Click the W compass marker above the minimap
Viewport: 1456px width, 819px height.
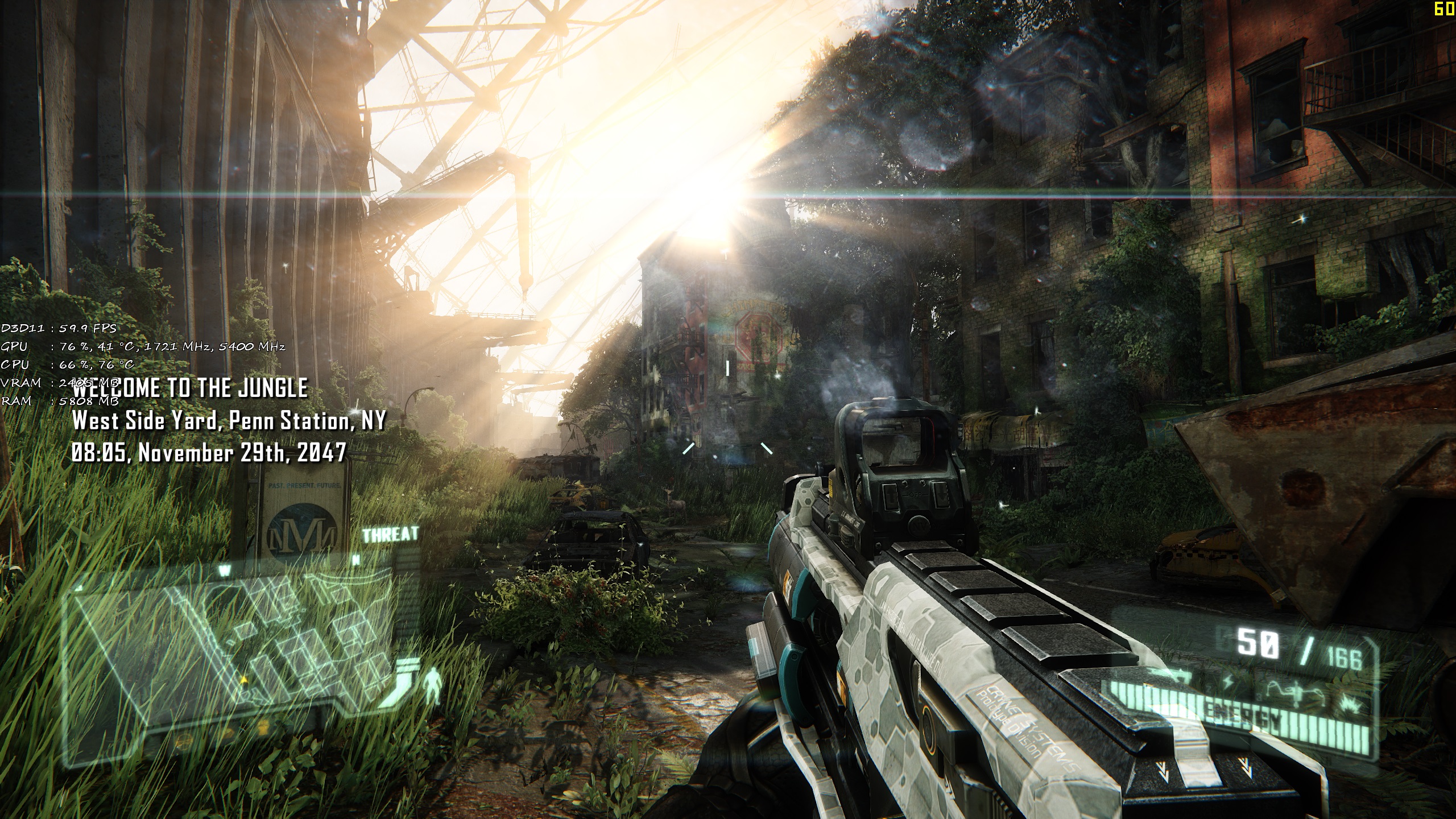(225, 570)
